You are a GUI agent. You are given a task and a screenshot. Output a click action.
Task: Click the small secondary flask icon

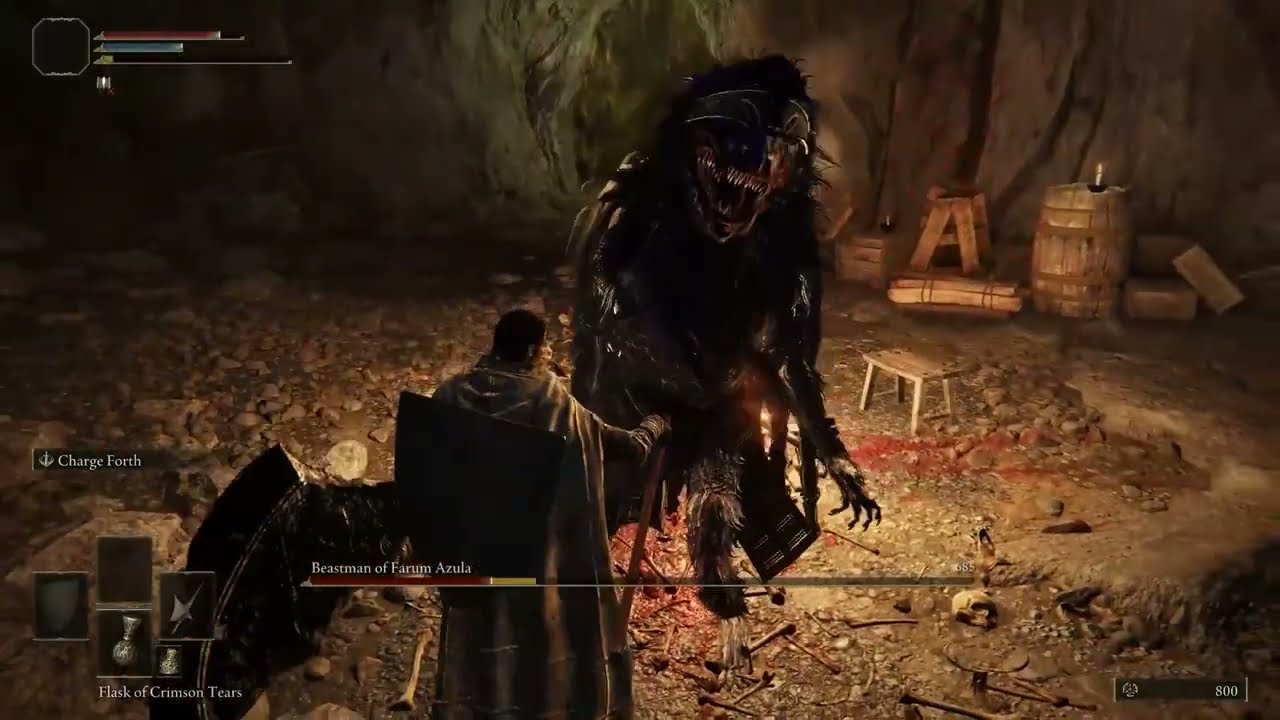(168, 660)
